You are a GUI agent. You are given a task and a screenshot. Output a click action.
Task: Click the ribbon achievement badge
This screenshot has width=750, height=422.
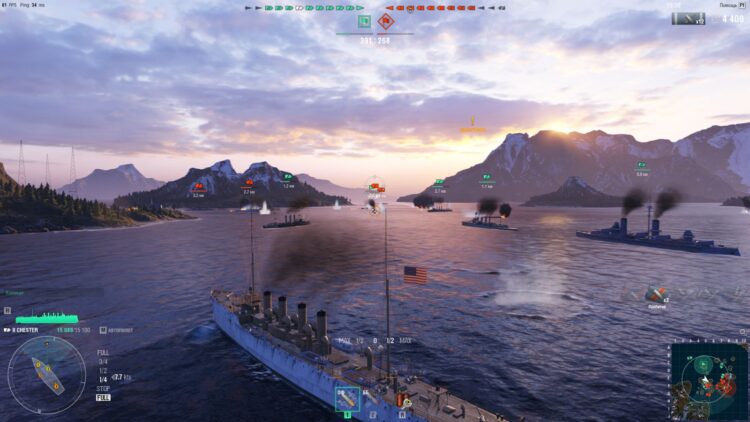click(x=655, y=294)
